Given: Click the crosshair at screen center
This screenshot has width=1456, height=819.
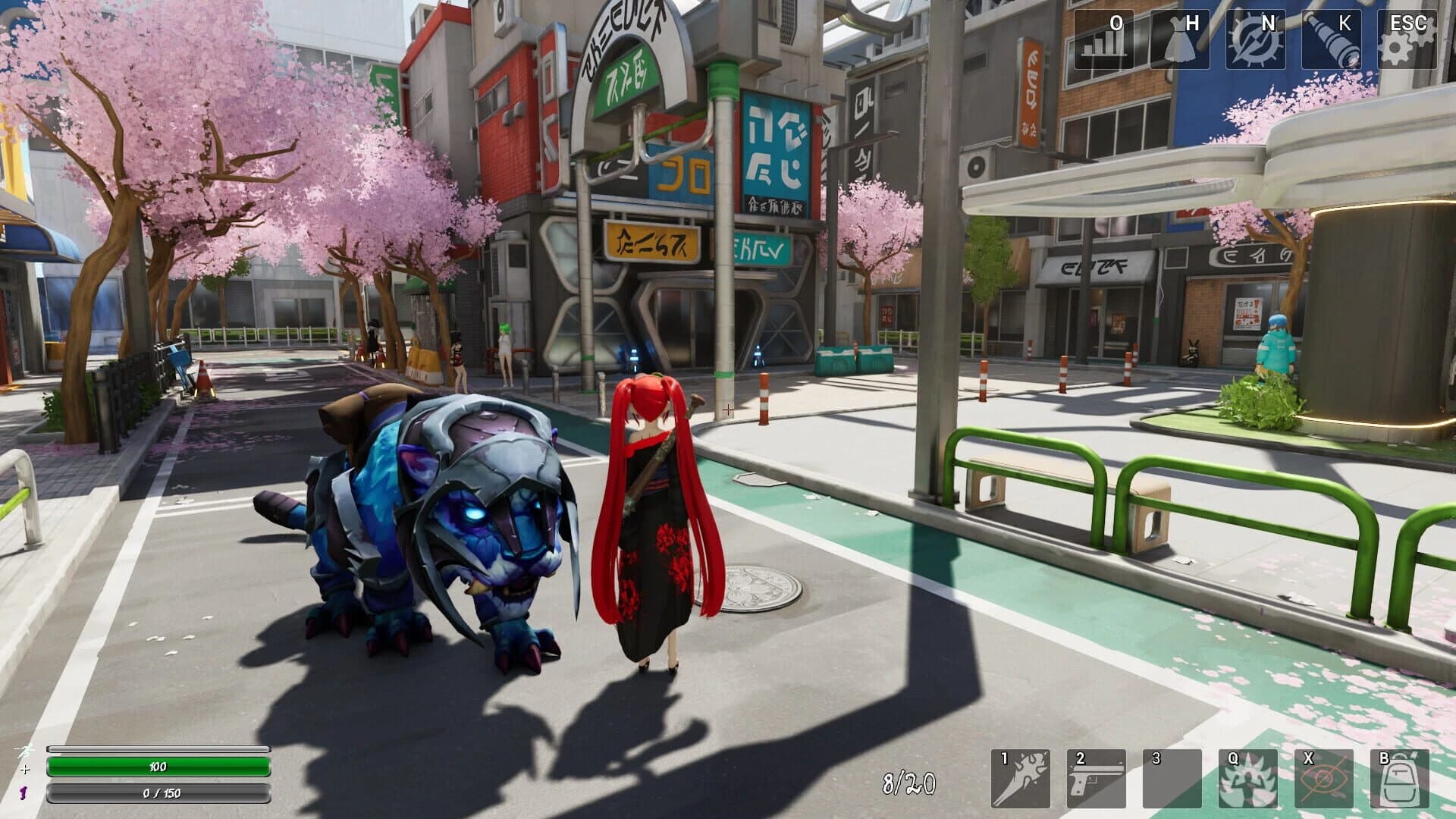Looking at the screenshot, I should point(728,409).
